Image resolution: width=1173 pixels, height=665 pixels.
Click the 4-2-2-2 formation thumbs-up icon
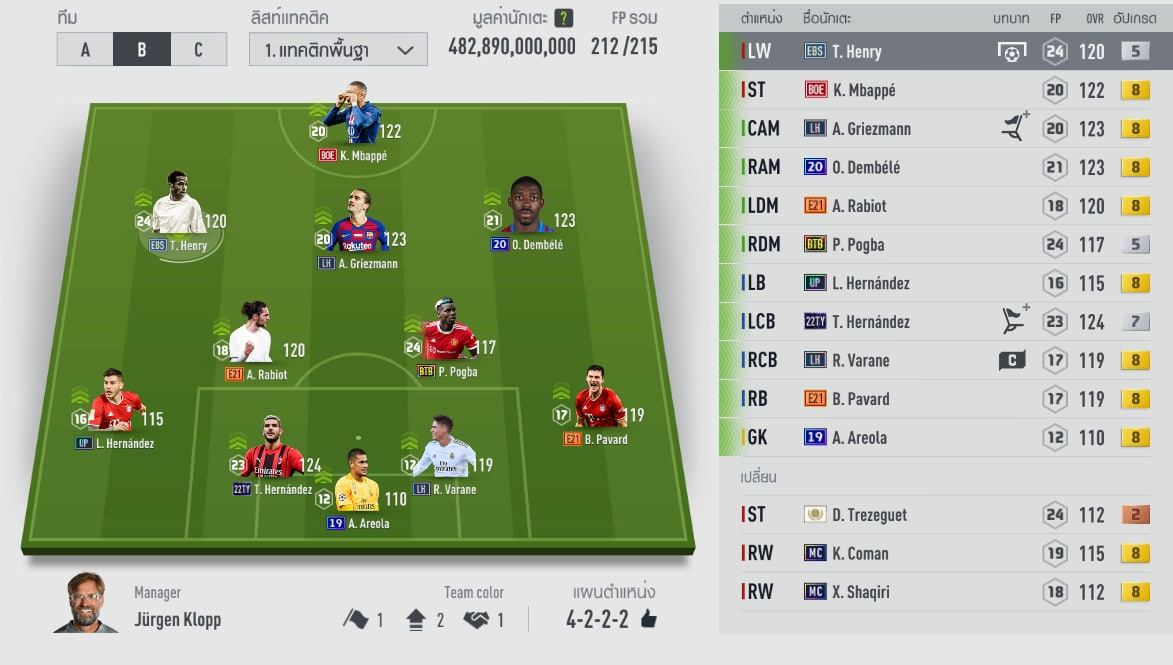(648, 620)
